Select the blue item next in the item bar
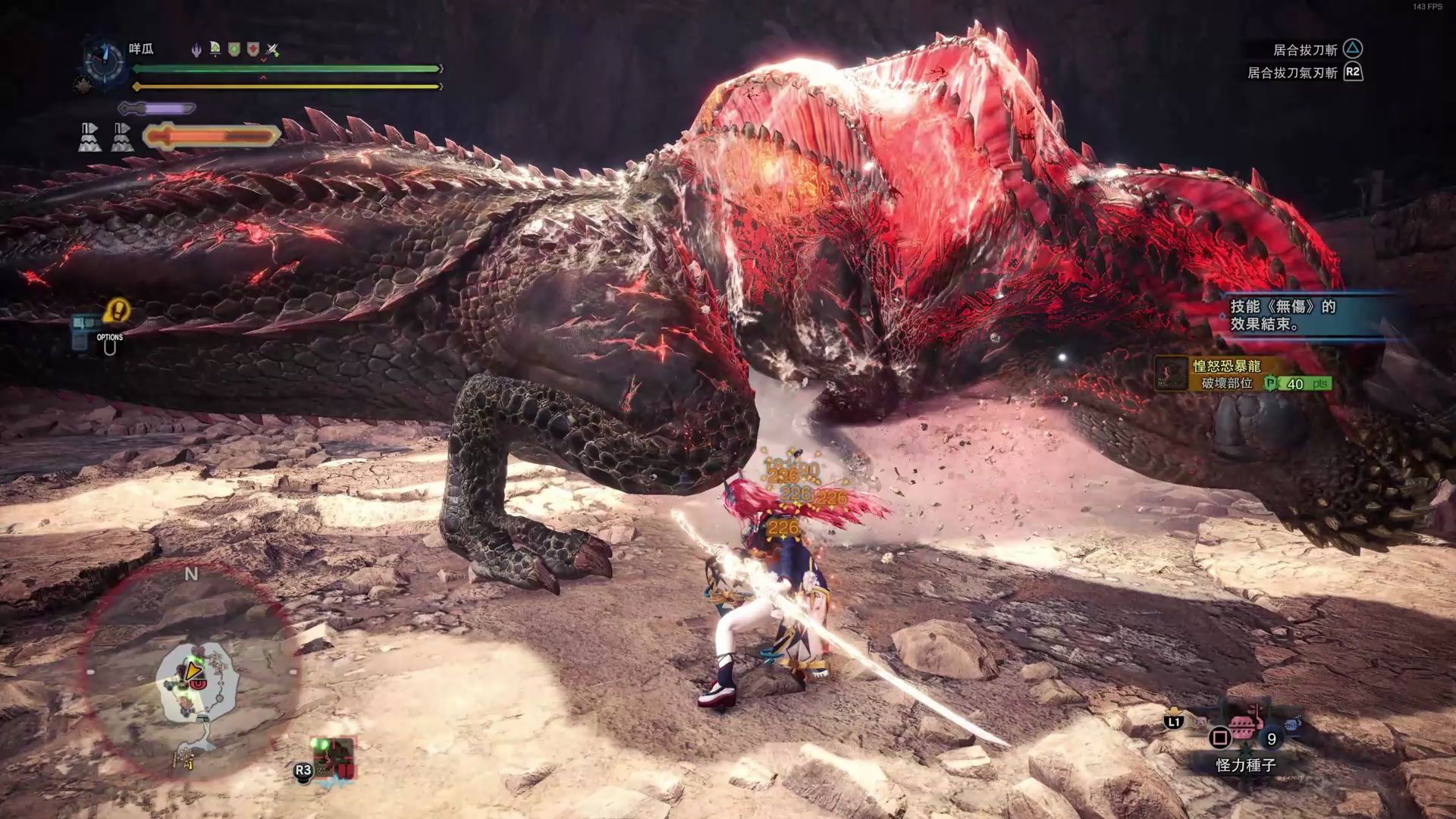The image size is (1456, 819). [1293, 723]
